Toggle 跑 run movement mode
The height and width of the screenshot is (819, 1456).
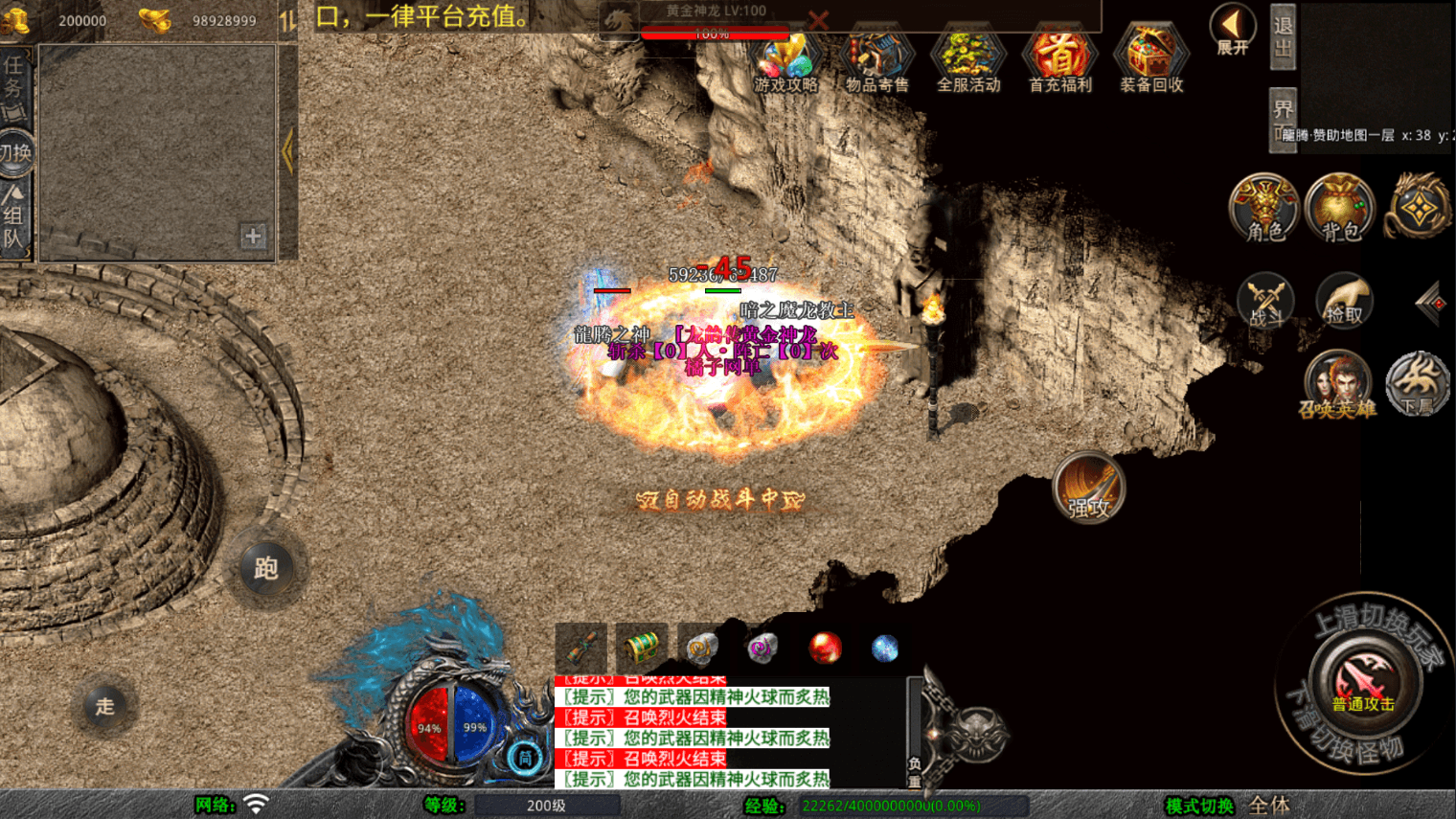[267, 568]
